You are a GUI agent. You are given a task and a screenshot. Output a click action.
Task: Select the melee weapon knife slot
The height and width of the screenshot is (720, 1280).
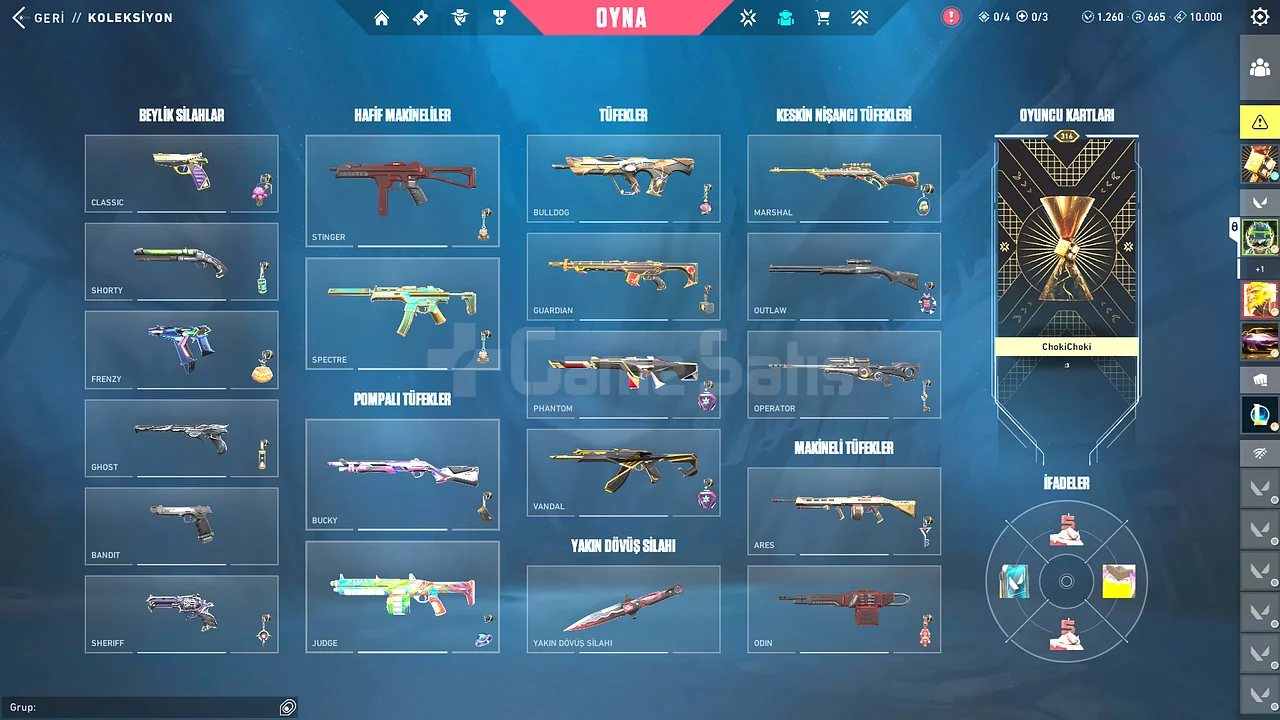(623, 609)
